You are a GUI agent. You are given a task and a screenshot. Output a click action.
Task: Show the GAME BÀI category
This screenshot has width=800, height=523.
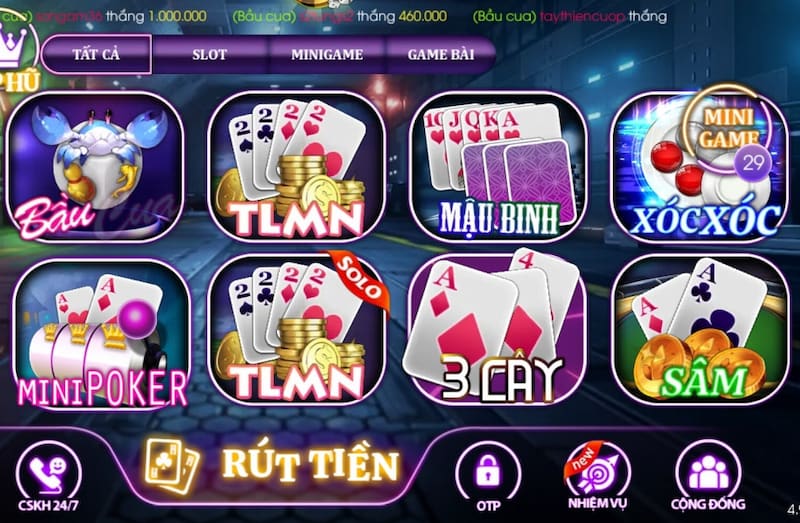pyautogui.click(x=441, y=55)
